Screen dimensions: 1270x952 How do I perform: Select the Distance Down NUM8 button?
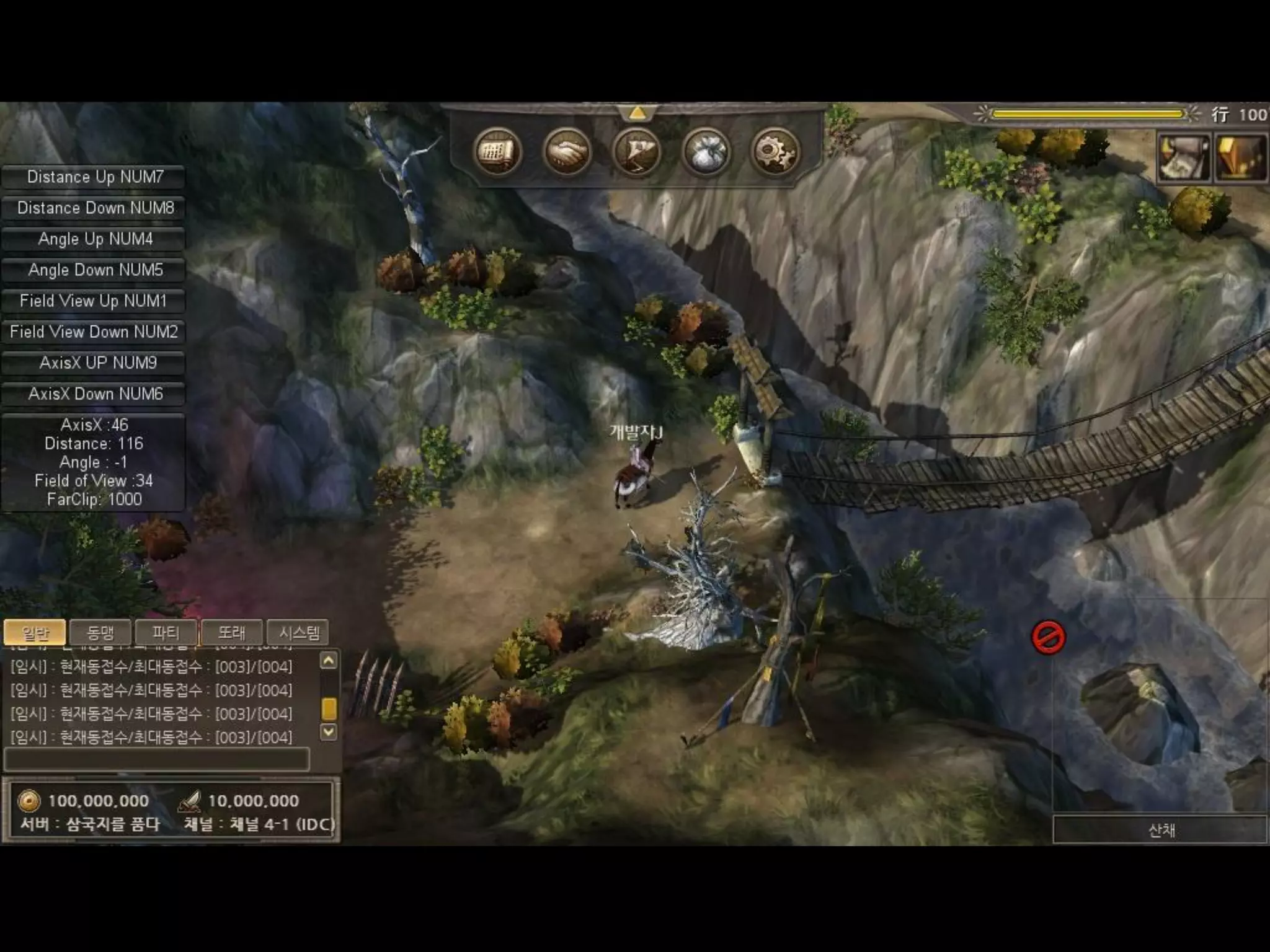[94, 208]
